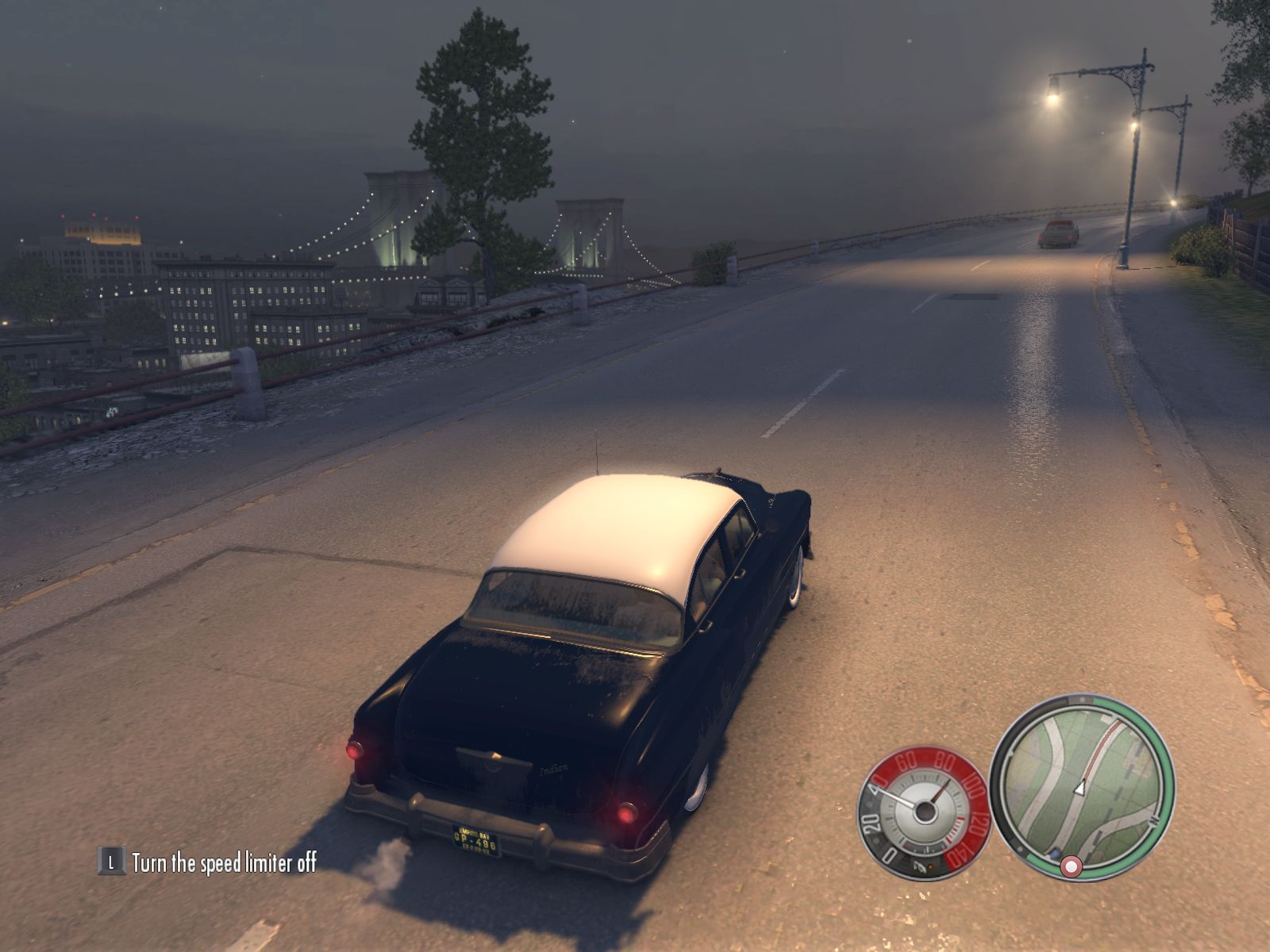1270x952 pixels.
Task: Click the white player arrow on minimap
Action: [1079, 789]
